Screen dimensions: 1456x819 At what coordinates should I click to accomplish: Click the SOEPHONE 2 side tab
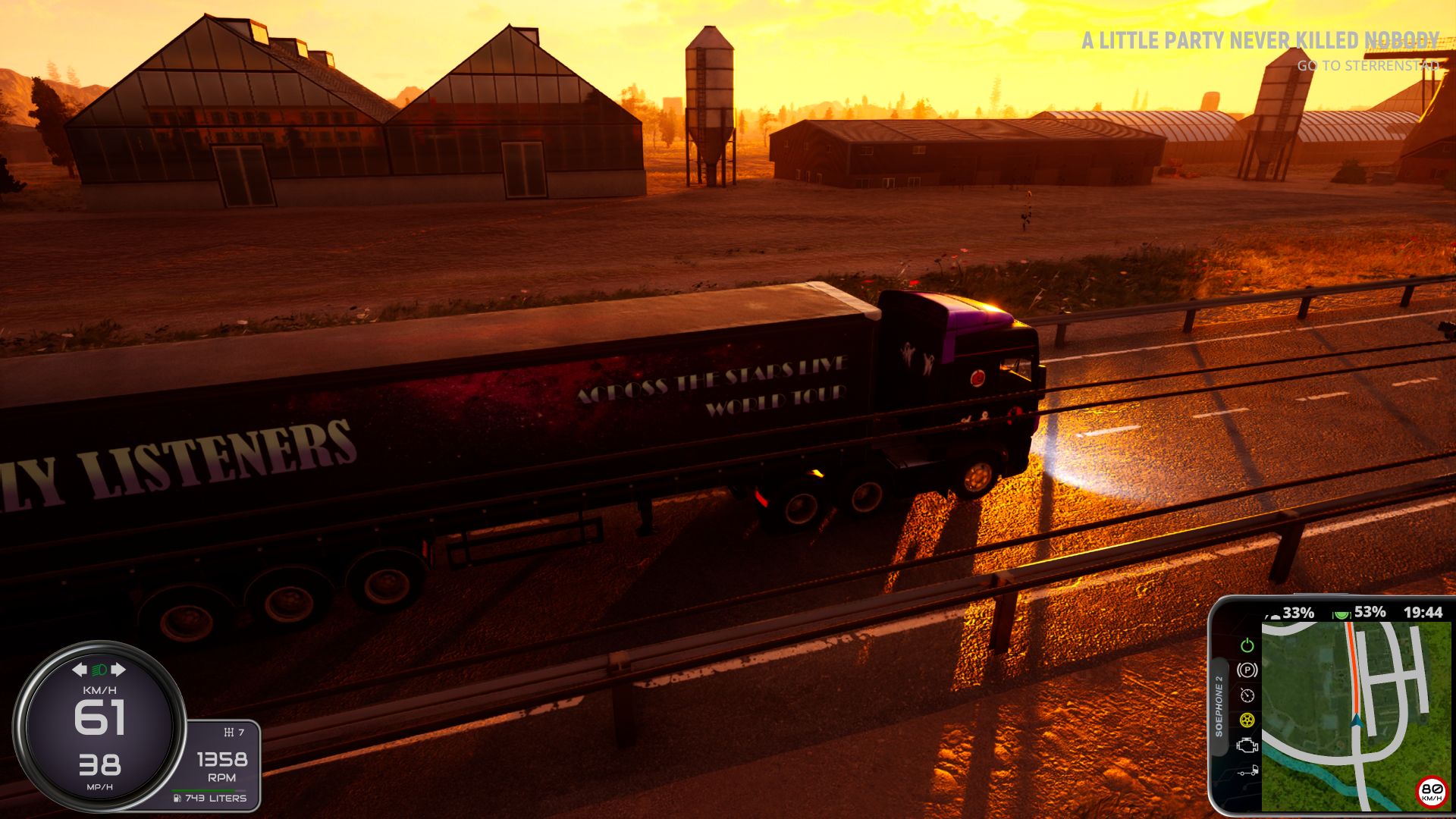pos(1219,706)
